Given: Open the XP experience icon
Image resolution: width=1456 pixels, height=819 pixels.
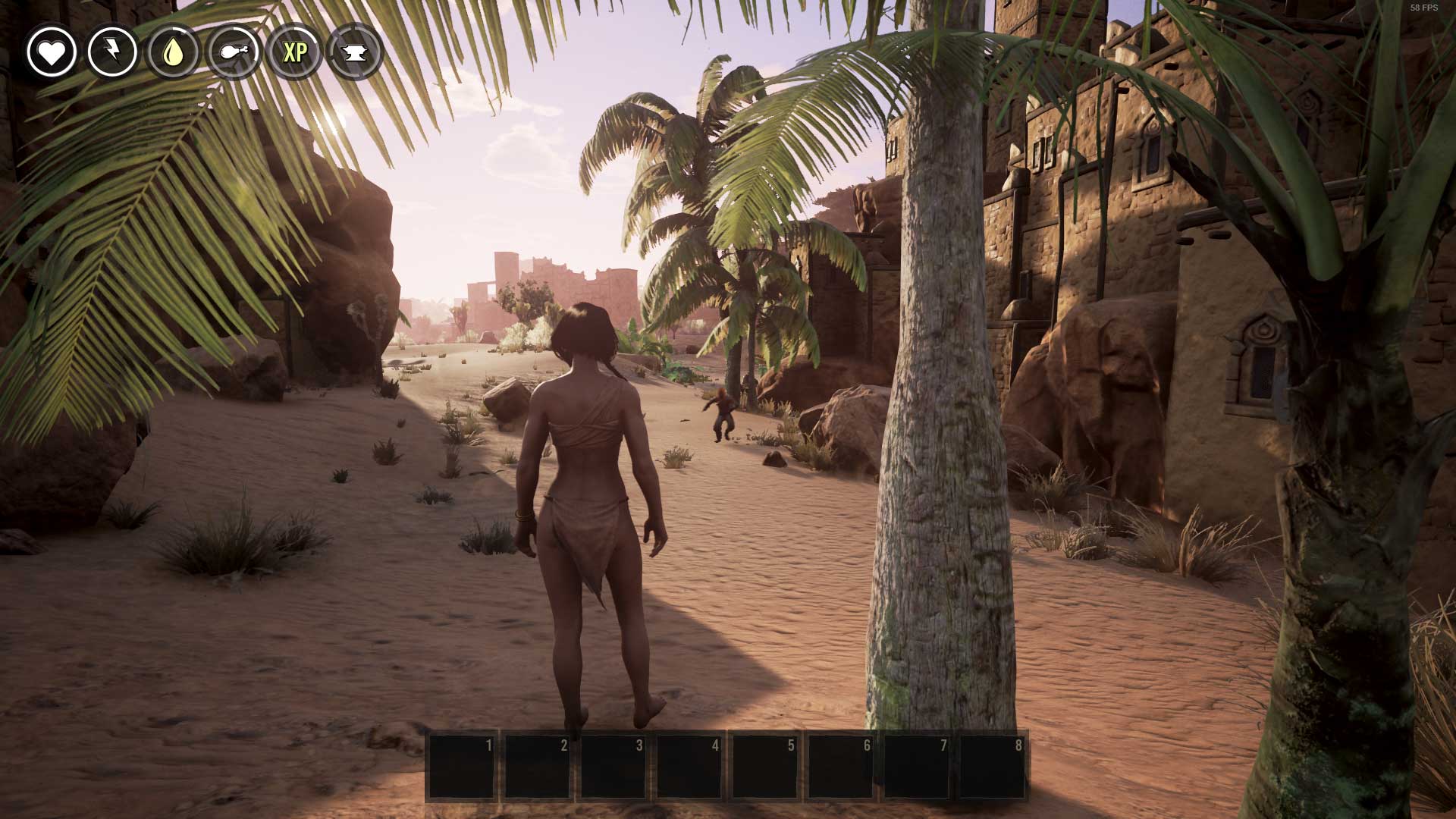Looking at the screenshot, I should 294,52.
